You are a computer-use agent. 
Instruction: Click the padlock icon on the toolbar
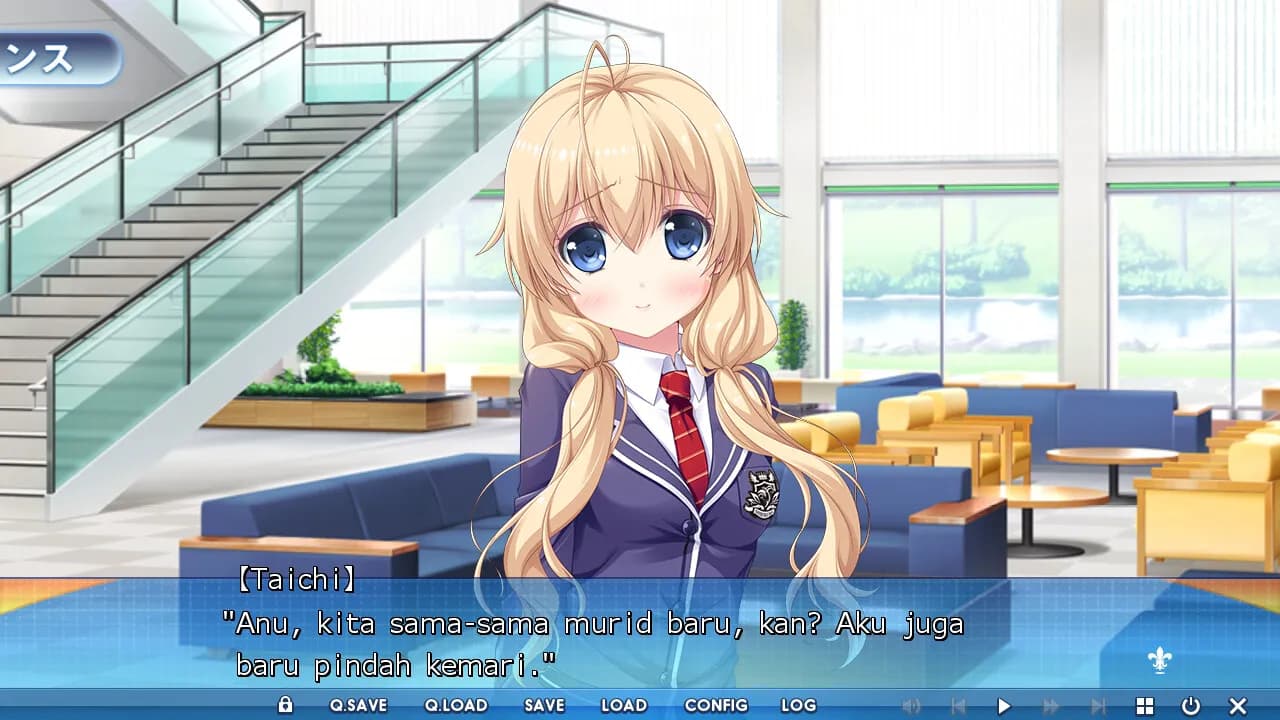click(287, 705)
